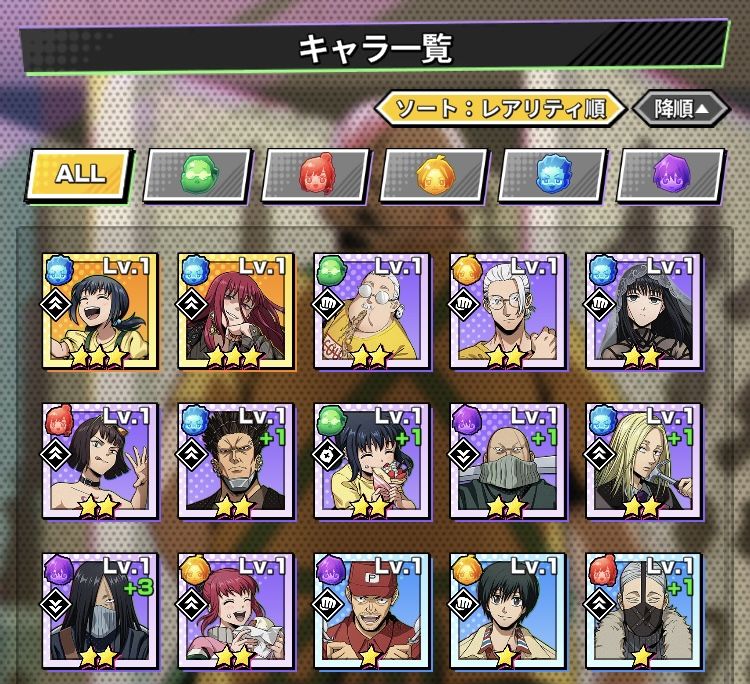Select the ALL filter tab
This screenshot has width=750, height=684.
point(80,174)
